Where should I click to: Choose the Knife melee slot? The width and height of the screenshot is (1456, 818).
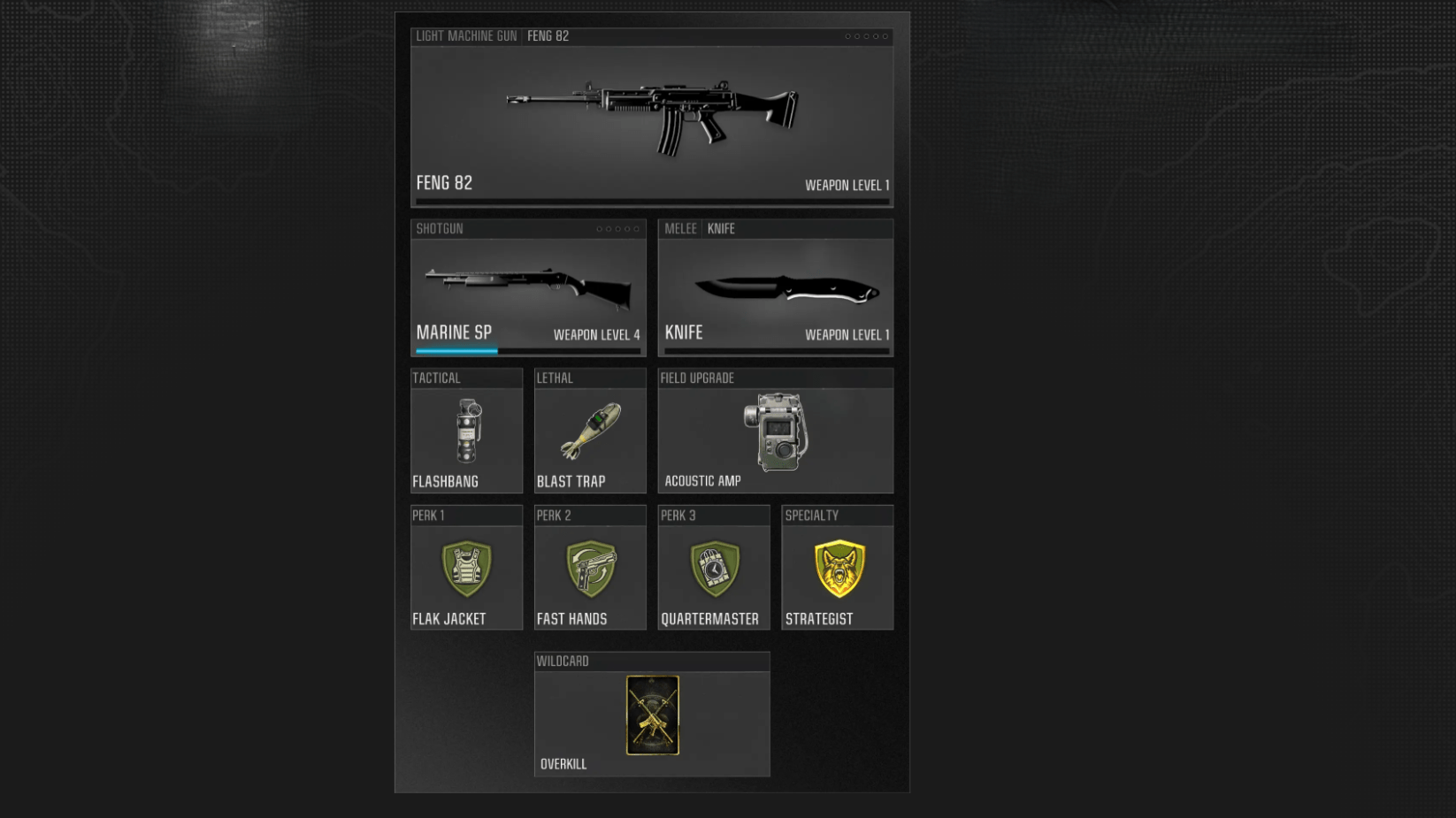pos(775,289)
